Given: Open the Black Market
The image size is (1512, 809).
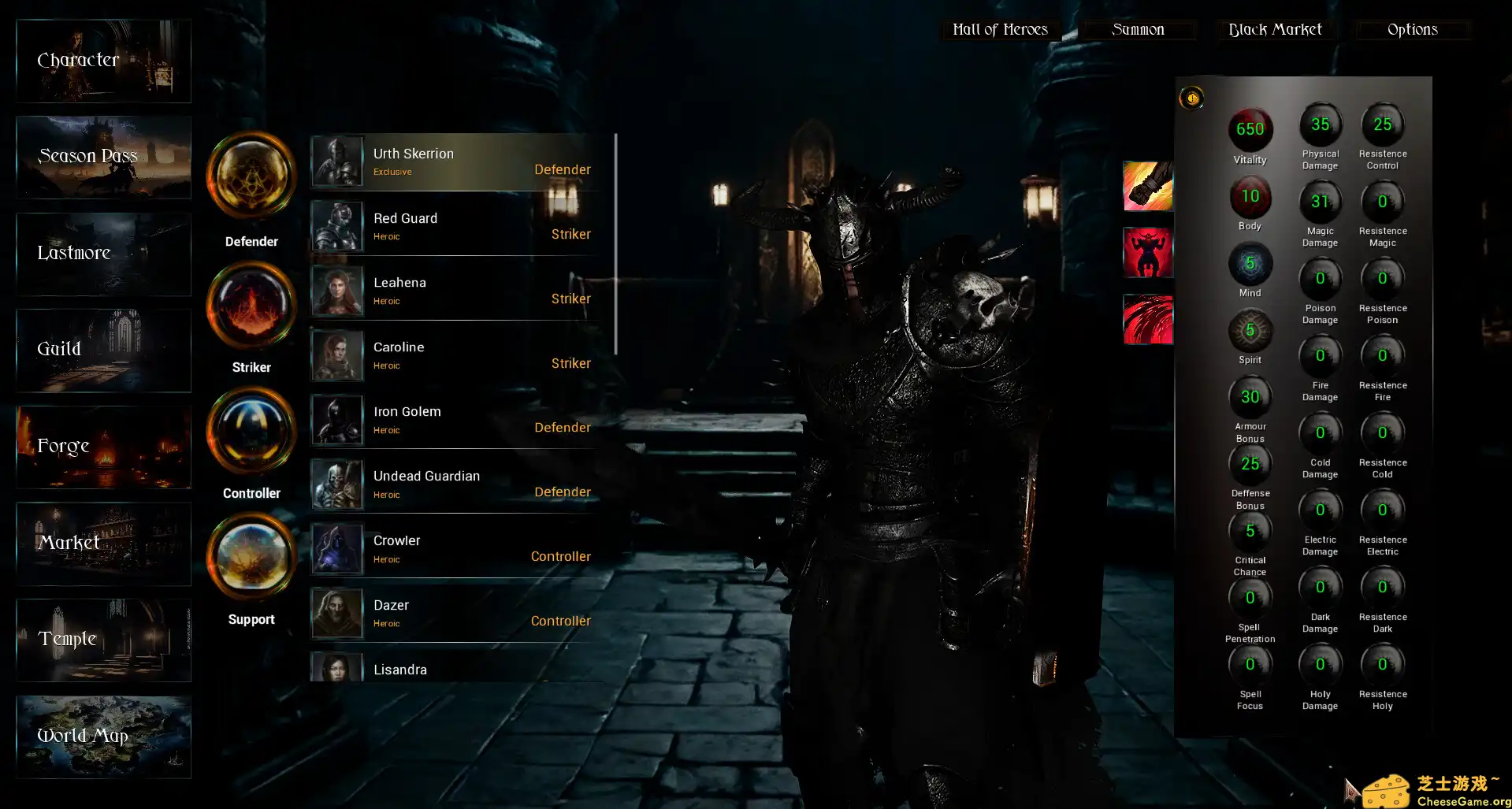Looking at the screenshot, I should click(1275, 30).
